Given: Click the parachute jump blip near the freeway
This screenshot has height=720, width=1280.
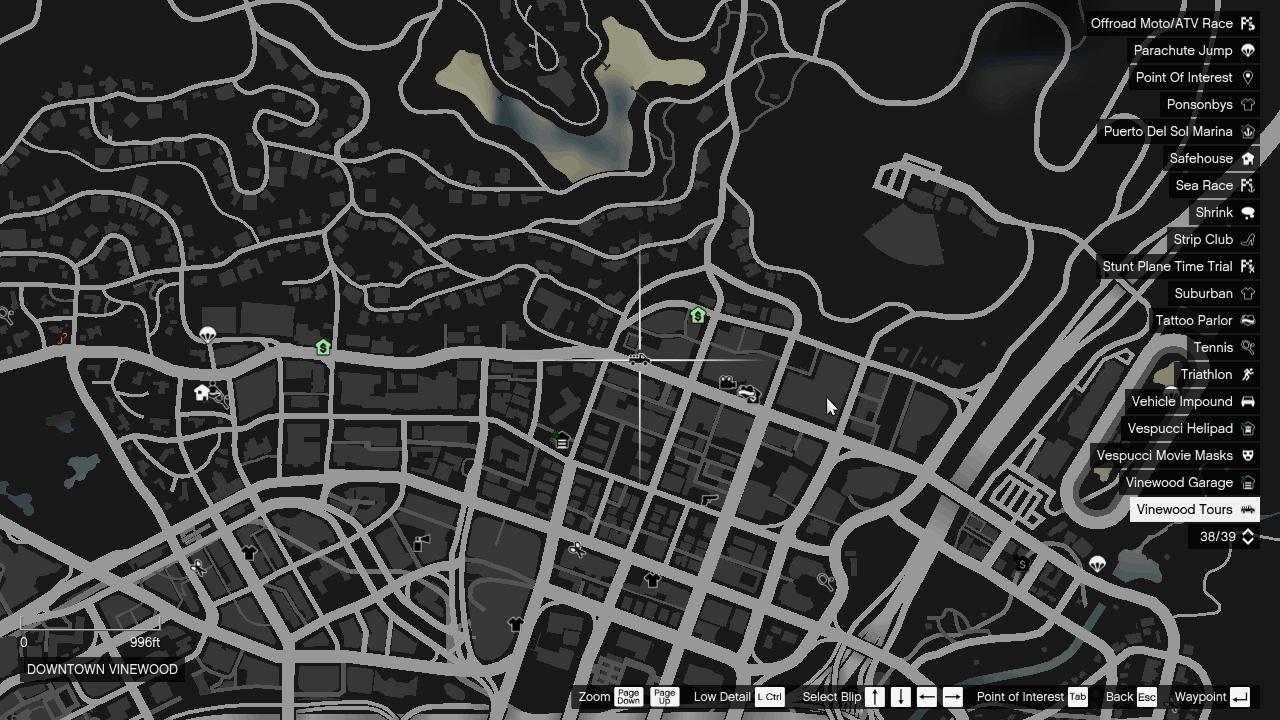Looking at the screenshot, I should point(1098,564).
